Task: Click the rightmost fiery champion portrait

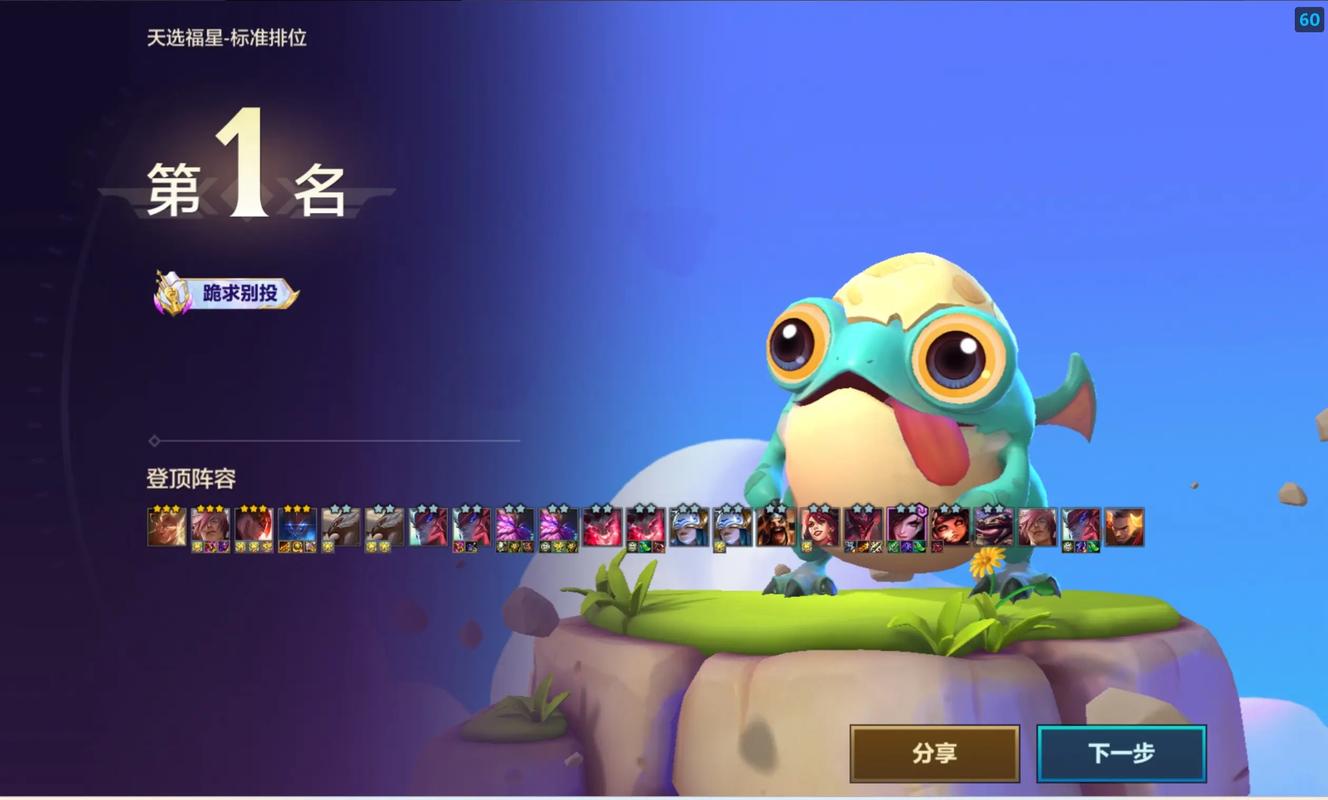Action: pos(1124,526)
